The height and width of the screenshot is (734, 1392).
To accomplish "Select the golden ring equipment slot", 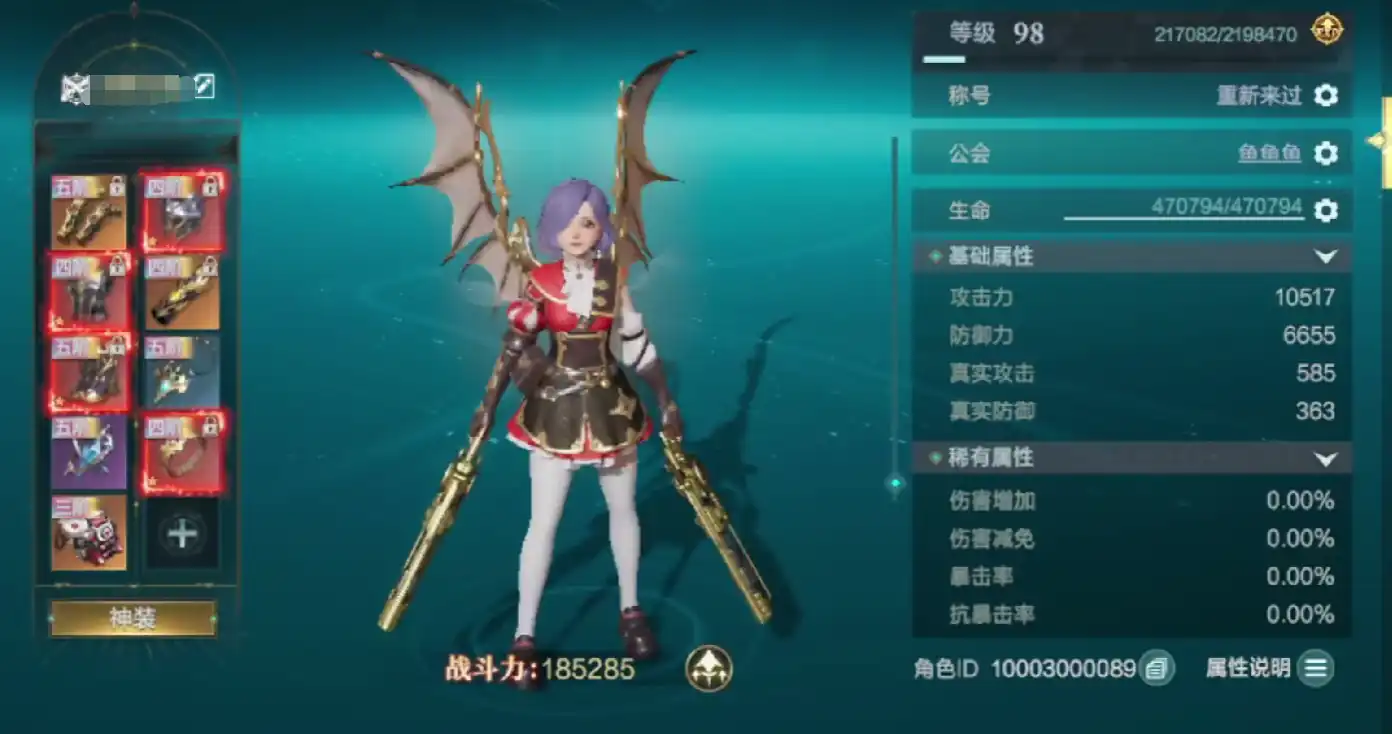I will pyautogui.click(x=184, y=452).
